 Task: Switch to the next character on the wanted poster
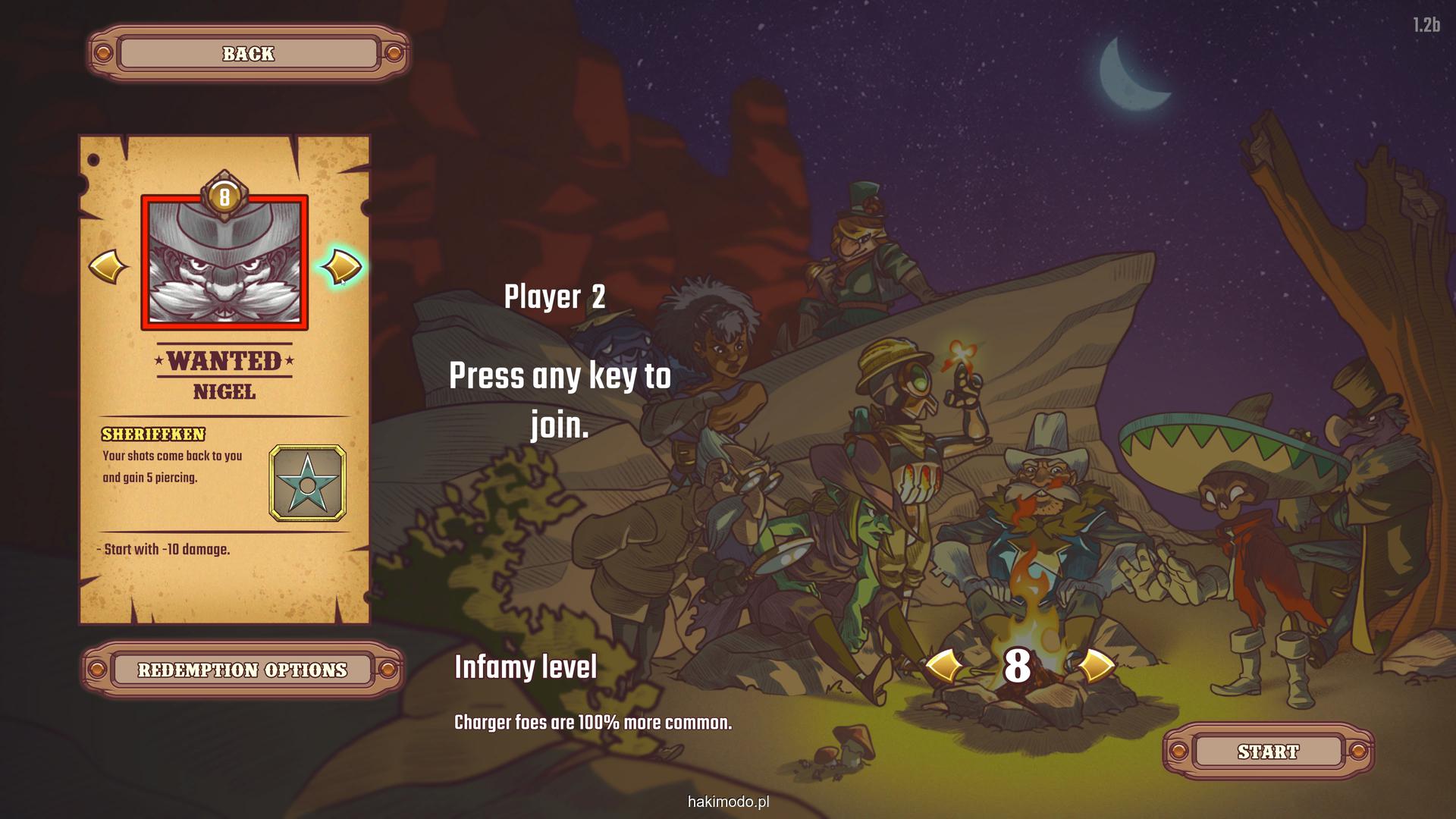click(342, 267)
